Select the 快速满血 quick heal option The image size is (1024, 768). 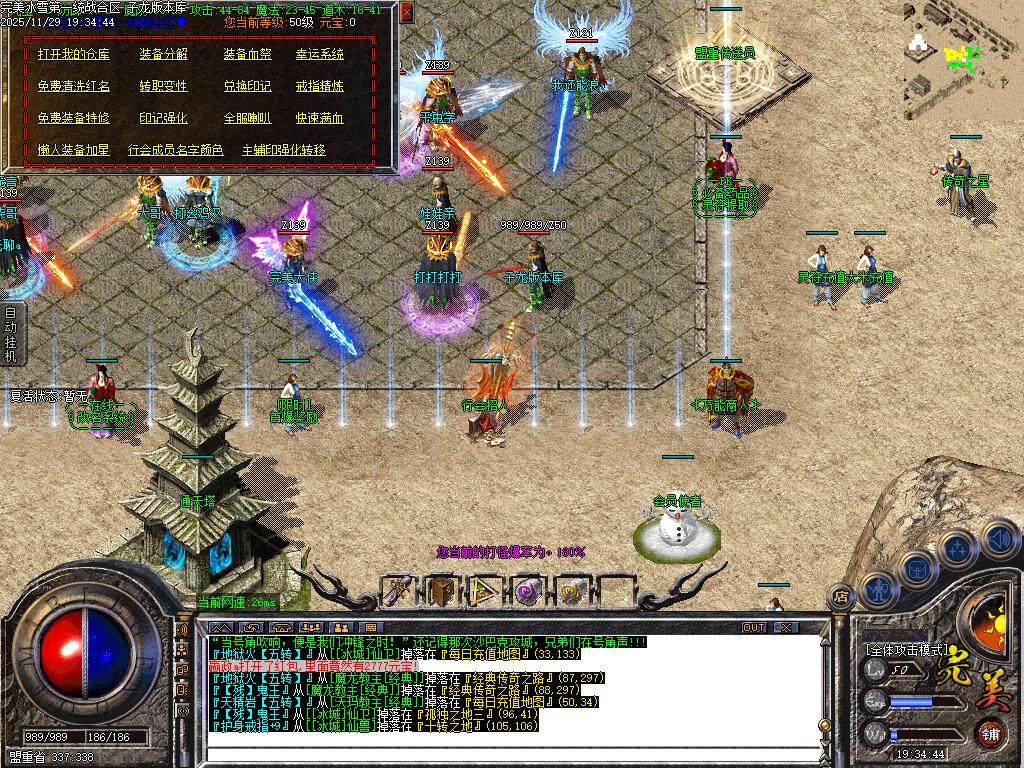[x=319, y=118]
